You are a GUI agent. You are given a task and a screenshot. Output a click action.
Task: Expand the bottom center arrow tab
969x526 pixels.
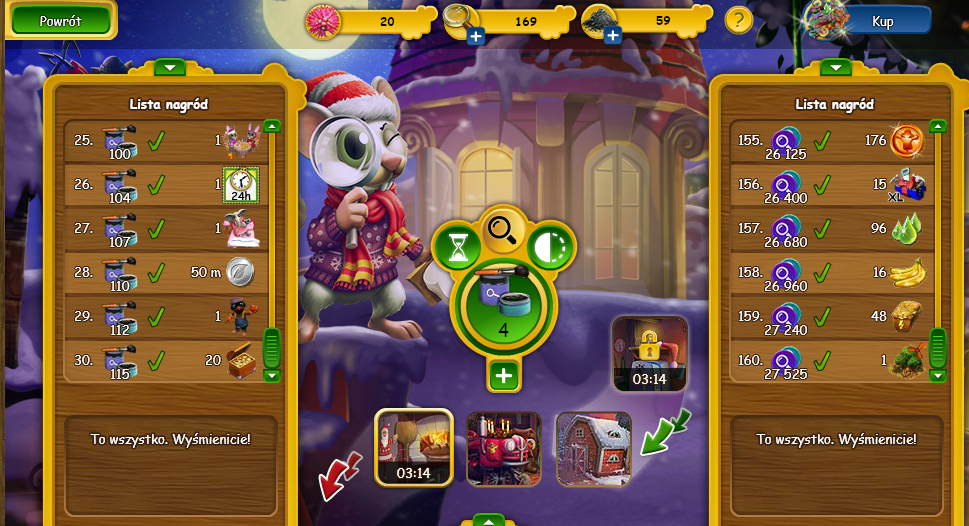click(488, 520)
